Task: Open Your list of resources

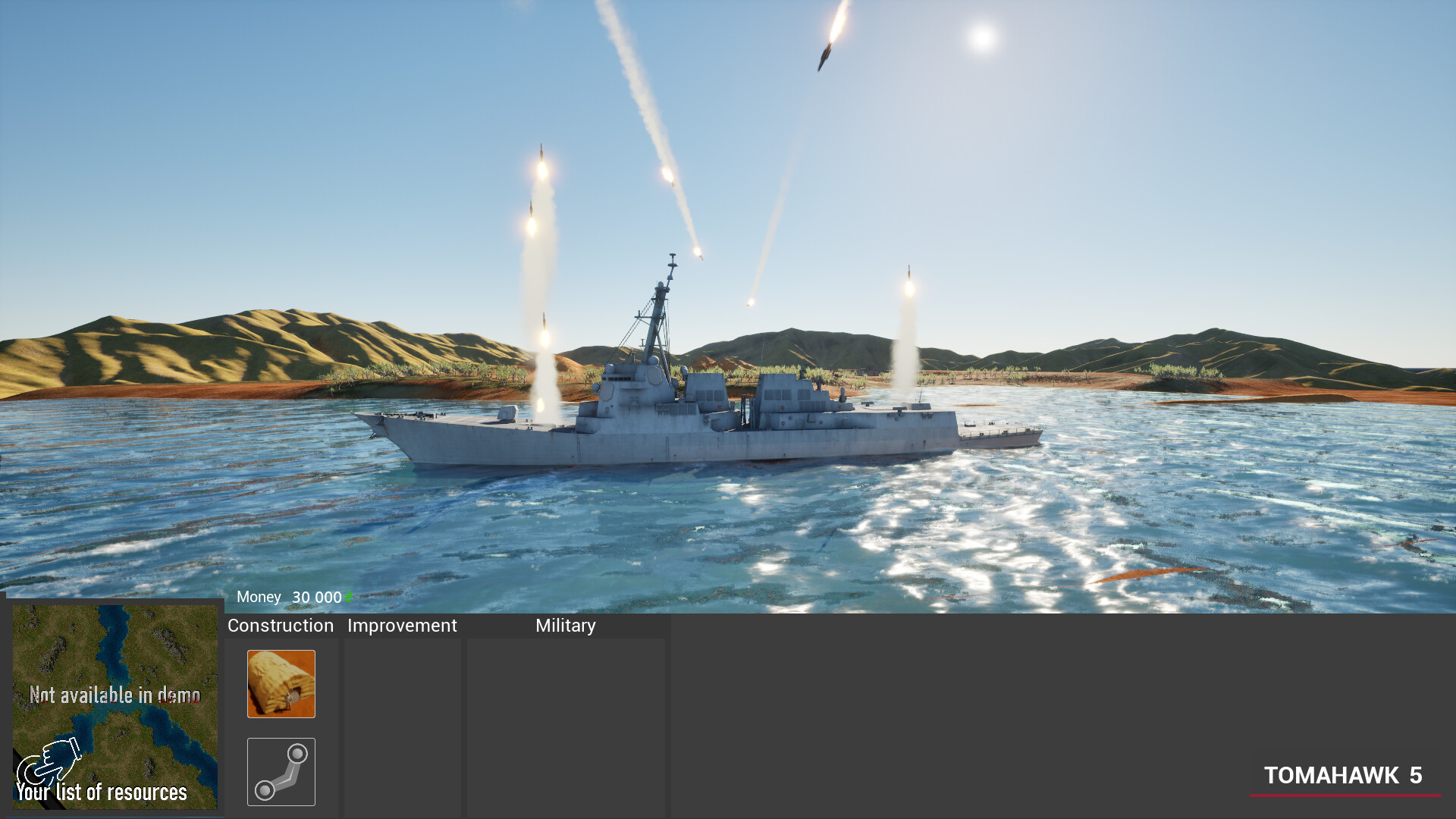Action: (103, 793)
